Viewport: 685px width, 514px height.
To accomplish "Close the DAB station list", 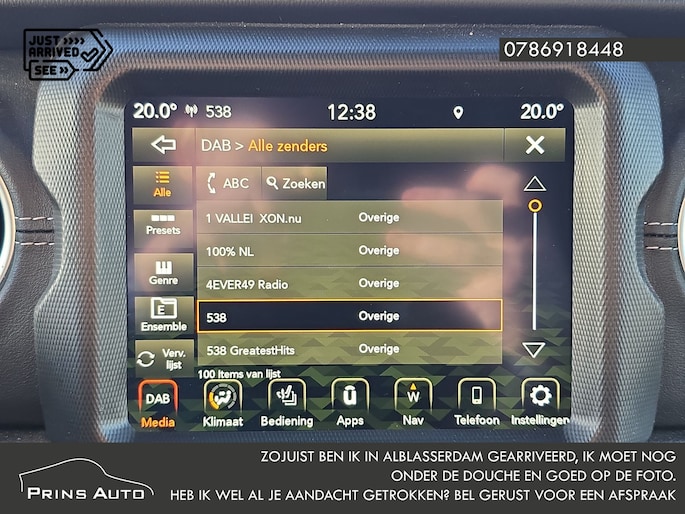I will [534, 146].
